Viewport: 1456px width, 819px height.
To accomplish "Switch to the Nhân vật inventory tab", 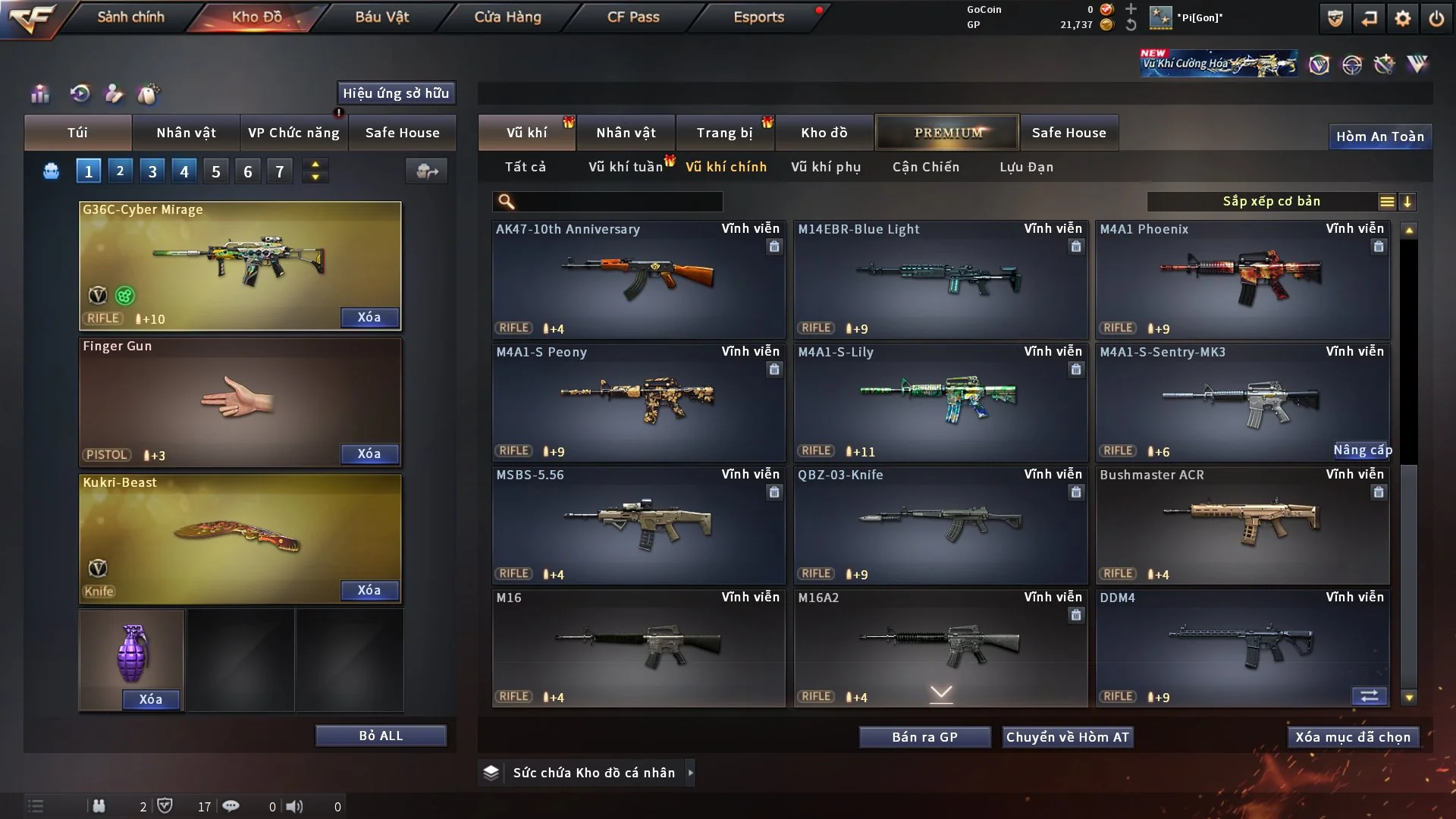I will [626, 133].
